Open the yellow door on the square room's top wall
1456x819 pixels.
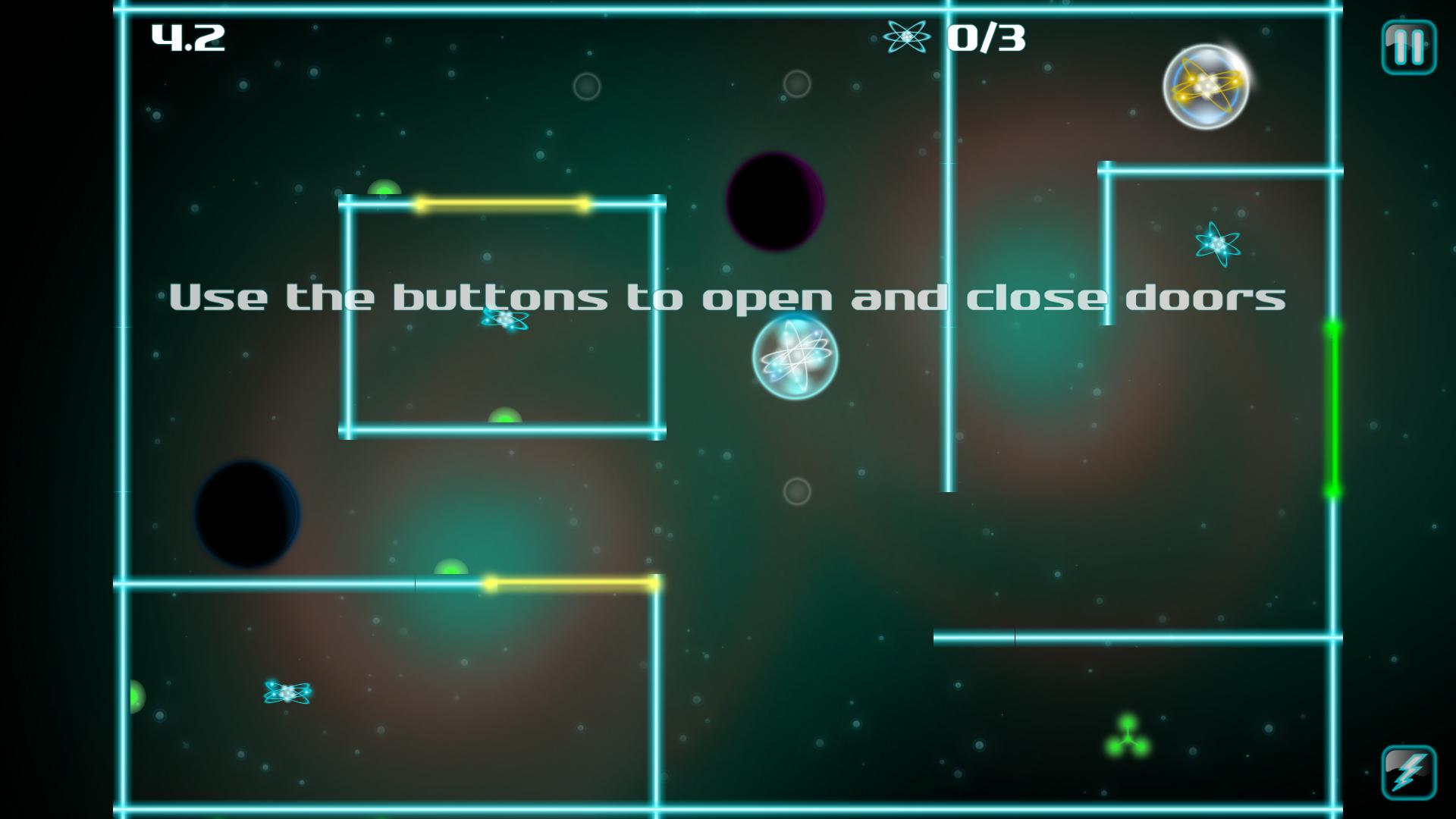click(x=502, y=202)
